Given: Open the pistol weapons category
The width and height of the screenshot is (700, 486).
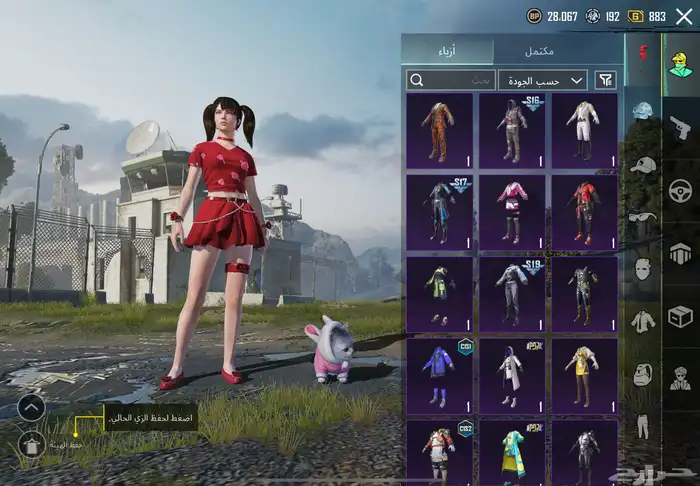Looking at the screenshot, I should coord(680,127).
